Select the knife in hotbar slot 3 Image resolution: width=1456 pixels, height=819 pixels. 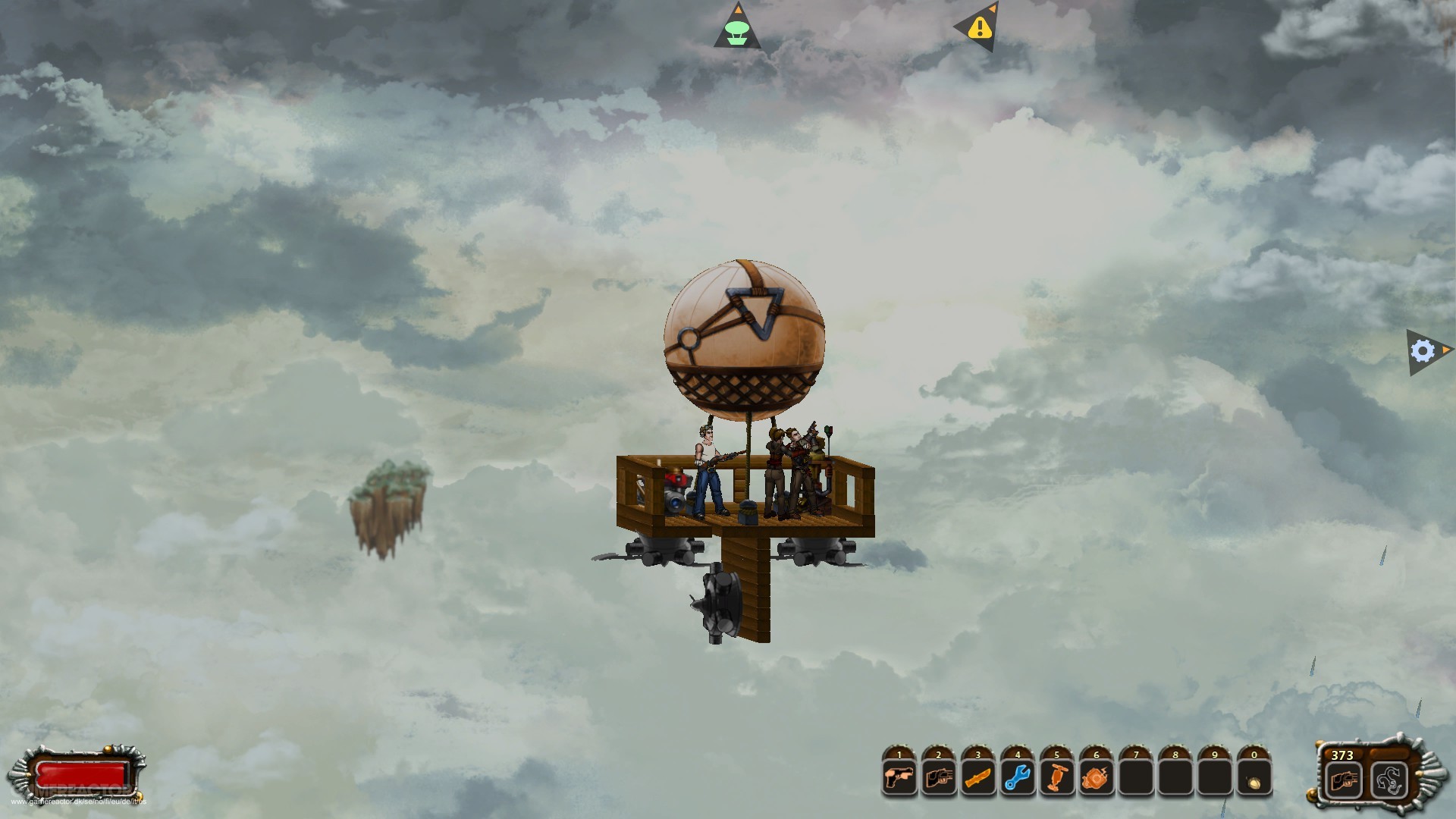(x=978, y=778)
